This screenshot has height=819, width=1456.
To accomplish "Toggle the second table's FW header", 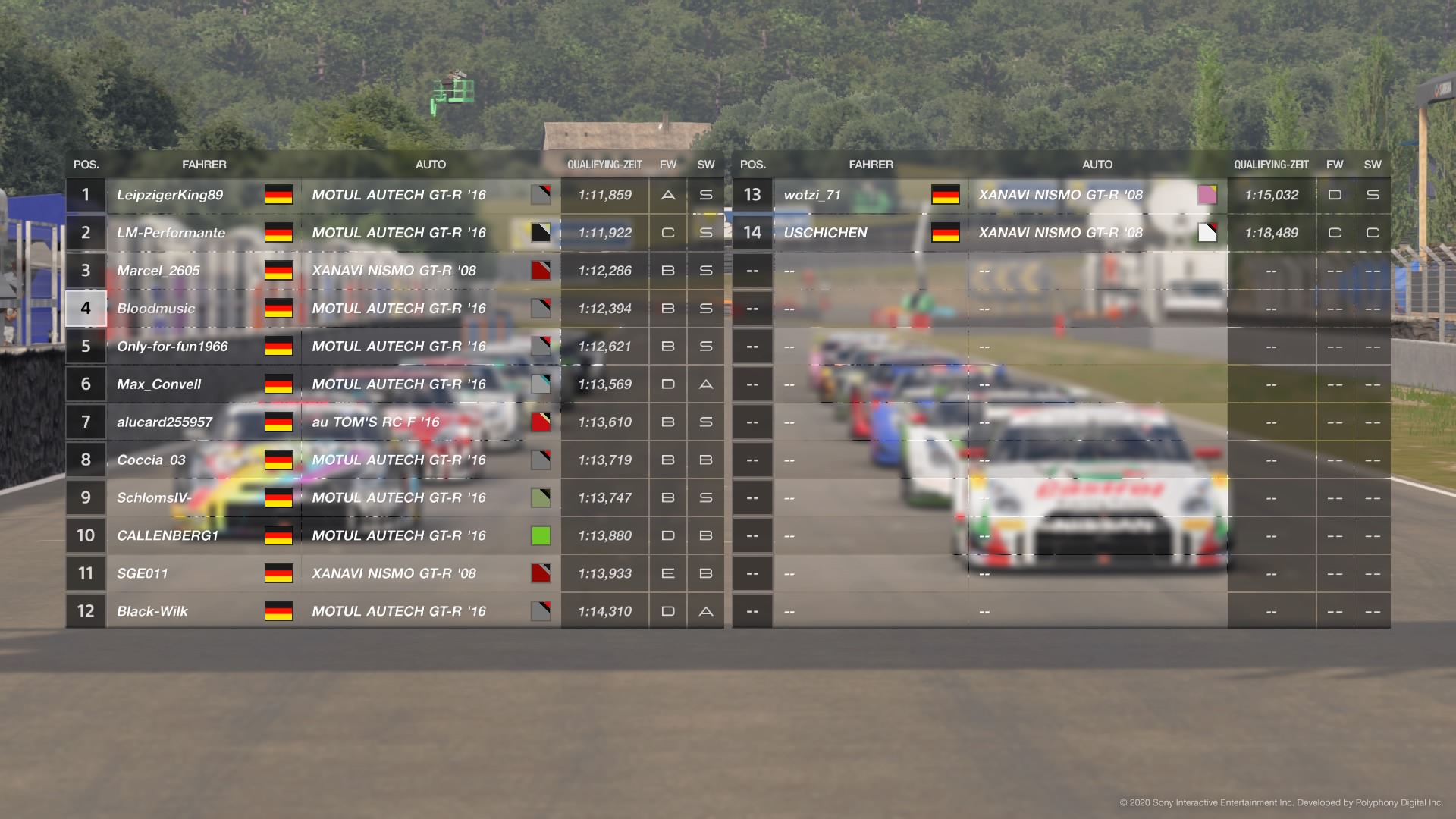I will 1335,164.
